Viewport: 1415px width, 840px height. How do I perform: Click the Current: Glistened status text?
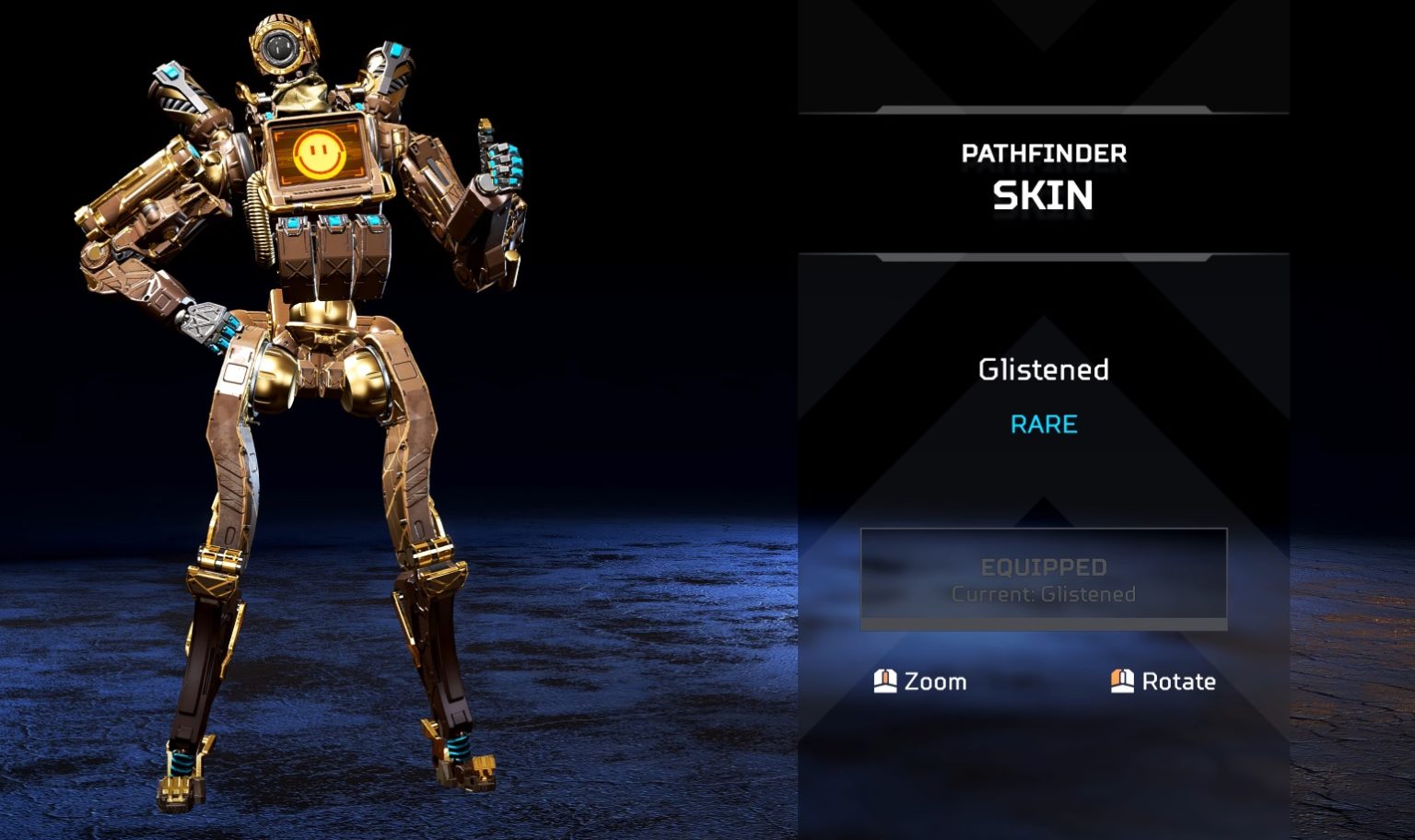[1043, 594]
